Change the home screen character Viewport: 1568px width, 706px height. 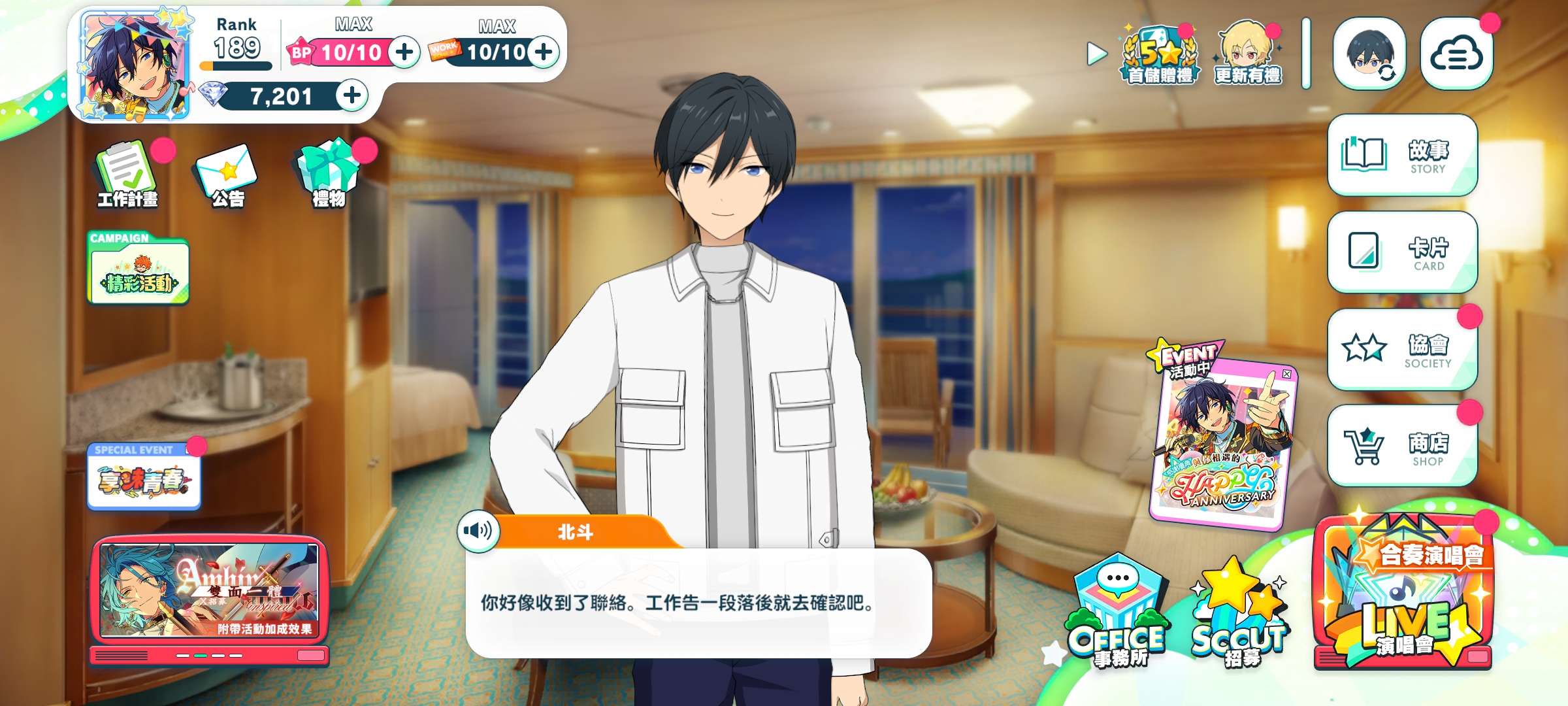click(x=1369, y=54)
